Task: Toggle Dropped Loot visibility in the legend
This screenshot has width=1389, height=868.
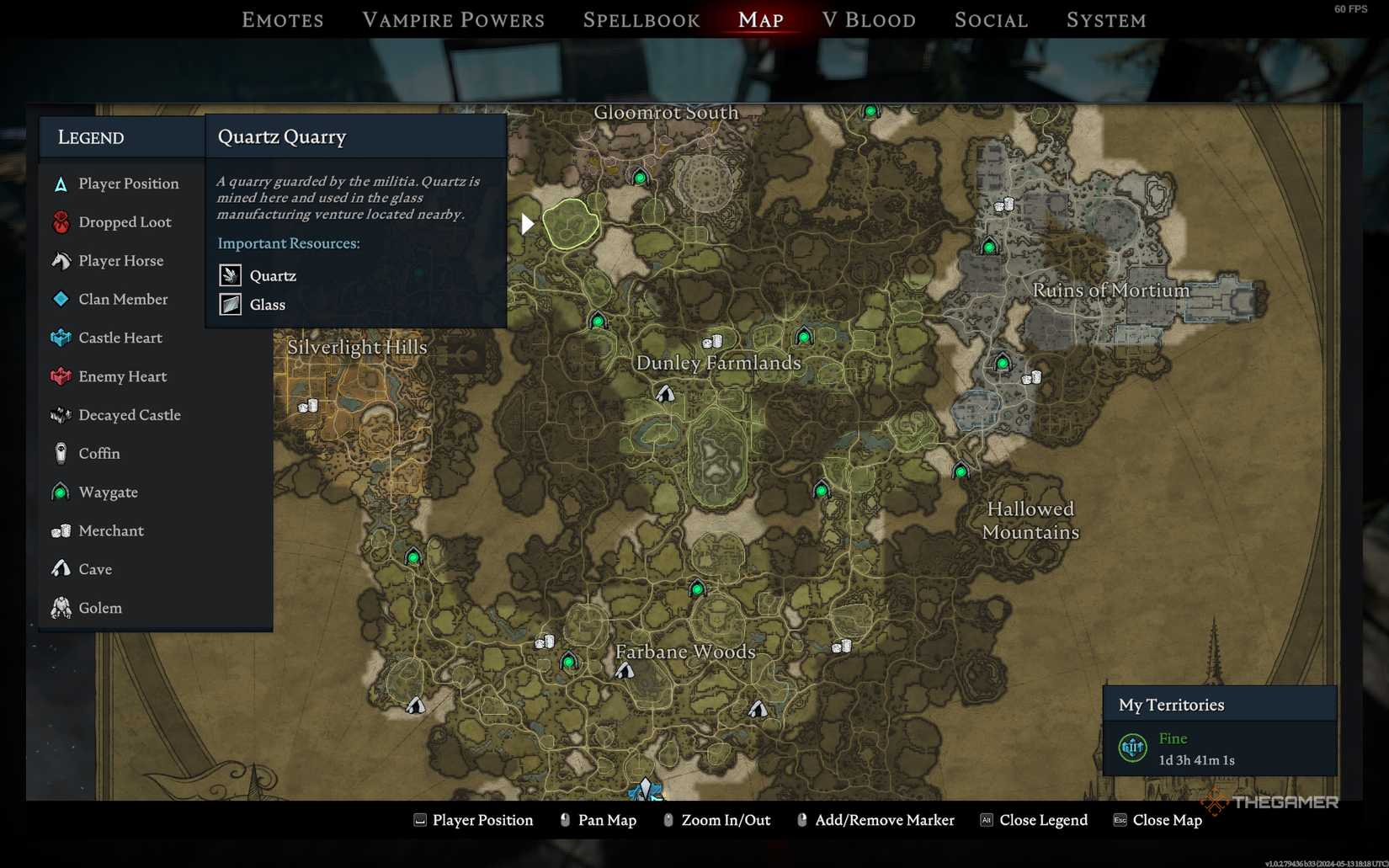Action: point(60,221)
